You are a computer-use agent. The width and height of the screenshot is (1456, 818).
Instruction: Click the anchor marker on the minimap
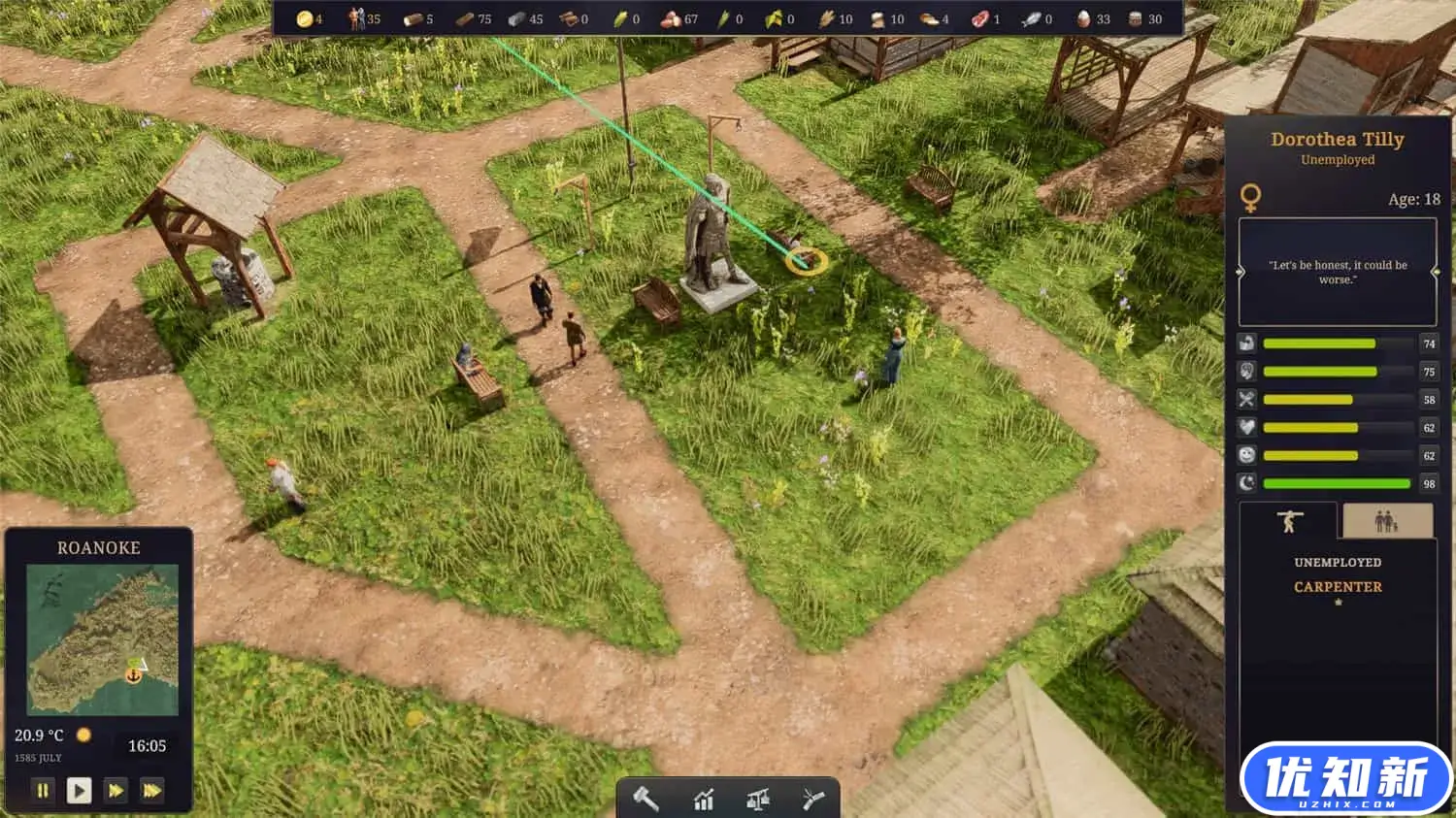pos(133,673)
